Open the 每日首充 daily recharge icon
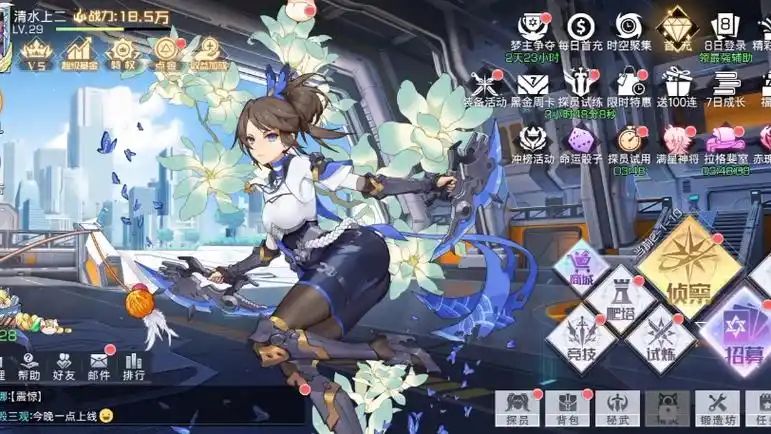Screen dimensions: 771x434 point(578,30)
